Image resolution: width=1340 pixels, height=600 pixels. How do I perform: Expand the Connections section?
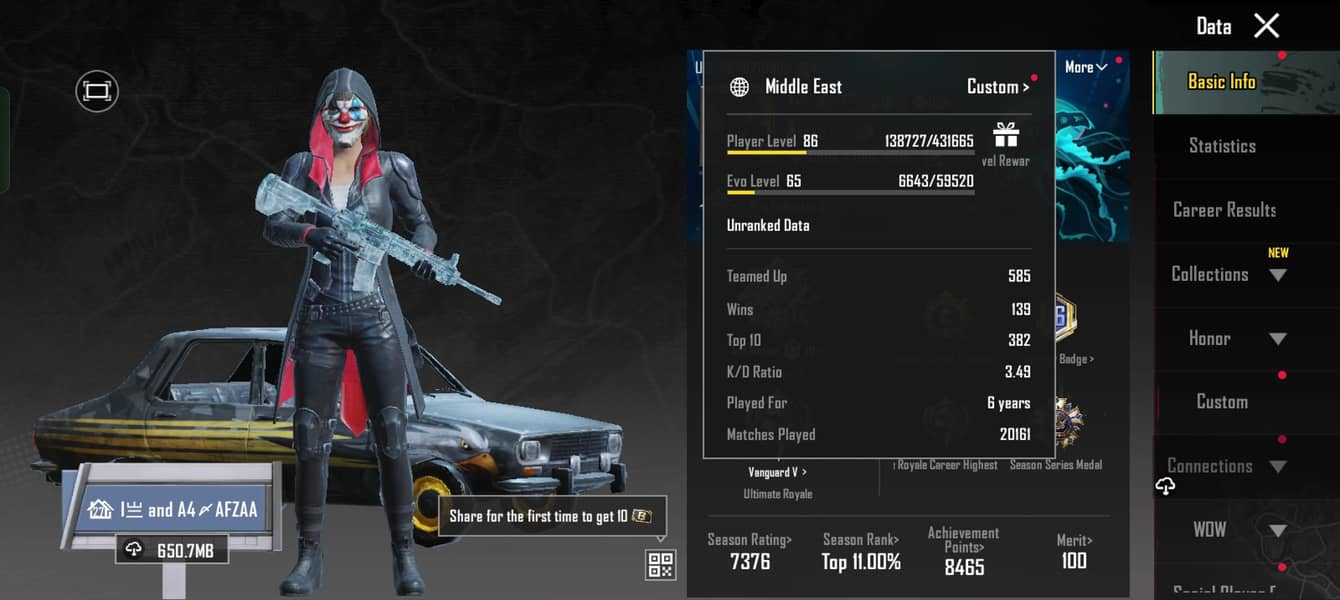pyautogui.click(x=1227, y=466)
